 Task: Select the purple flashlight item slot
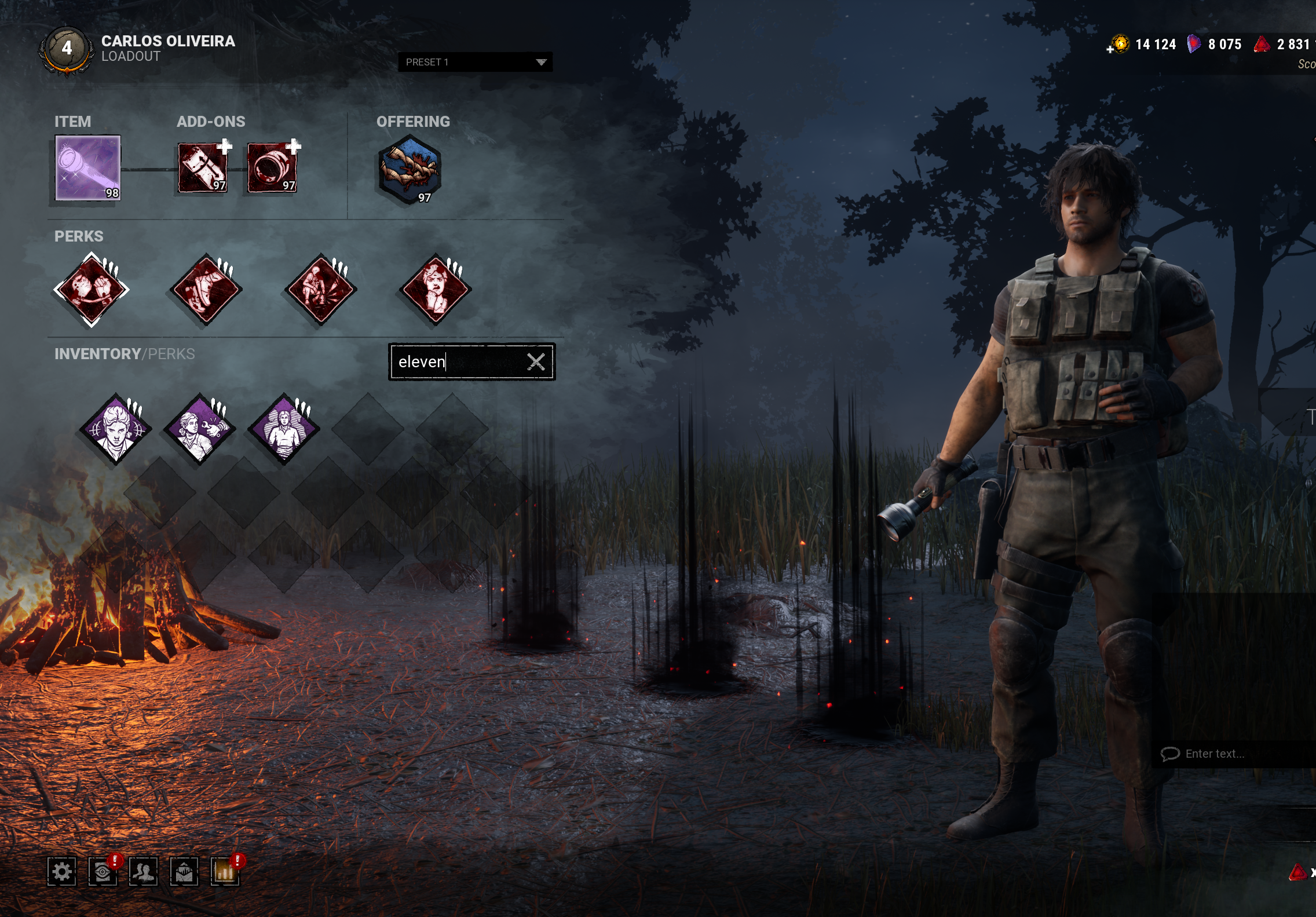pyautogui.click(x=88, y=168)
